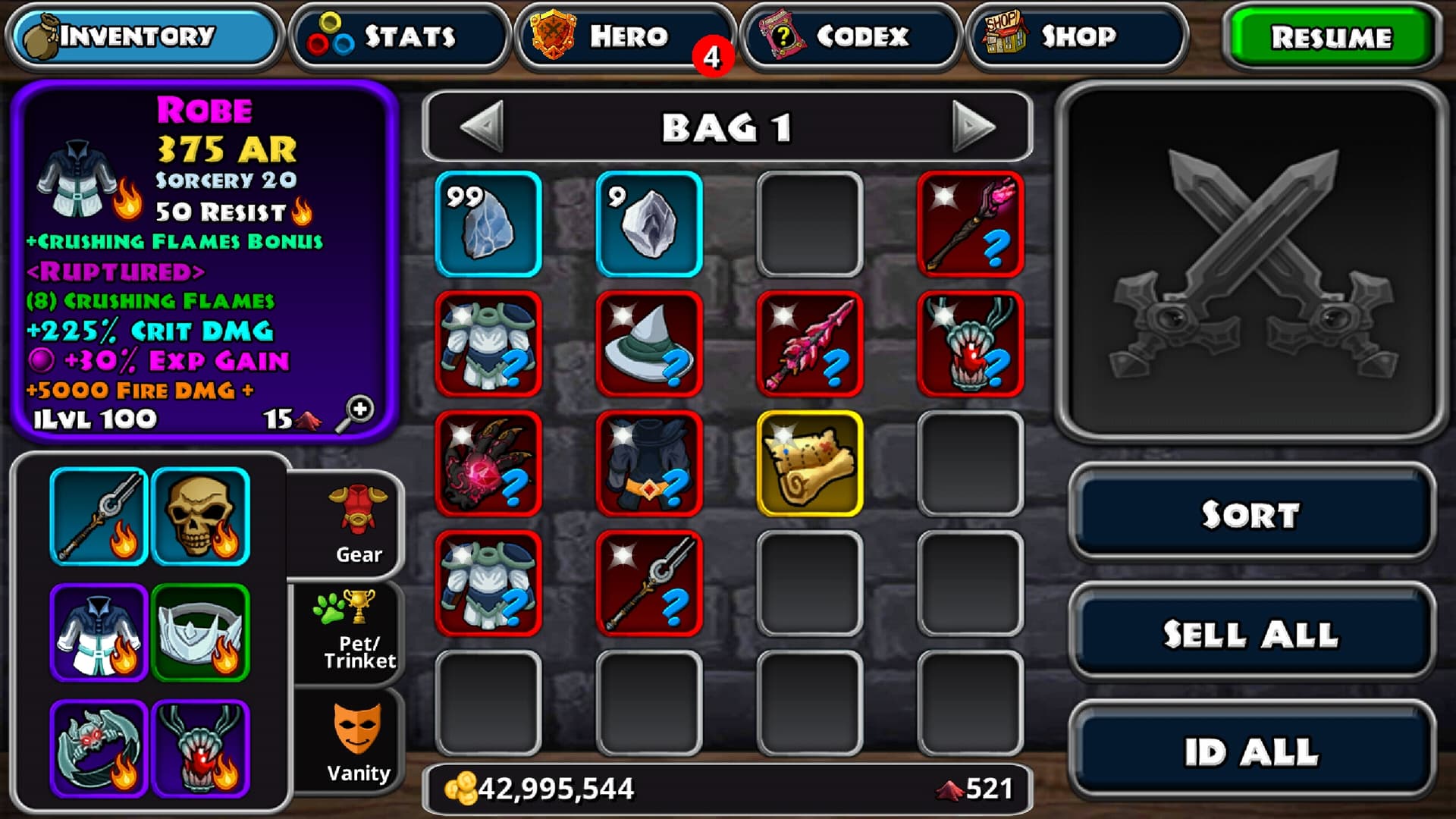Open the Stats tab

(400, 36)
